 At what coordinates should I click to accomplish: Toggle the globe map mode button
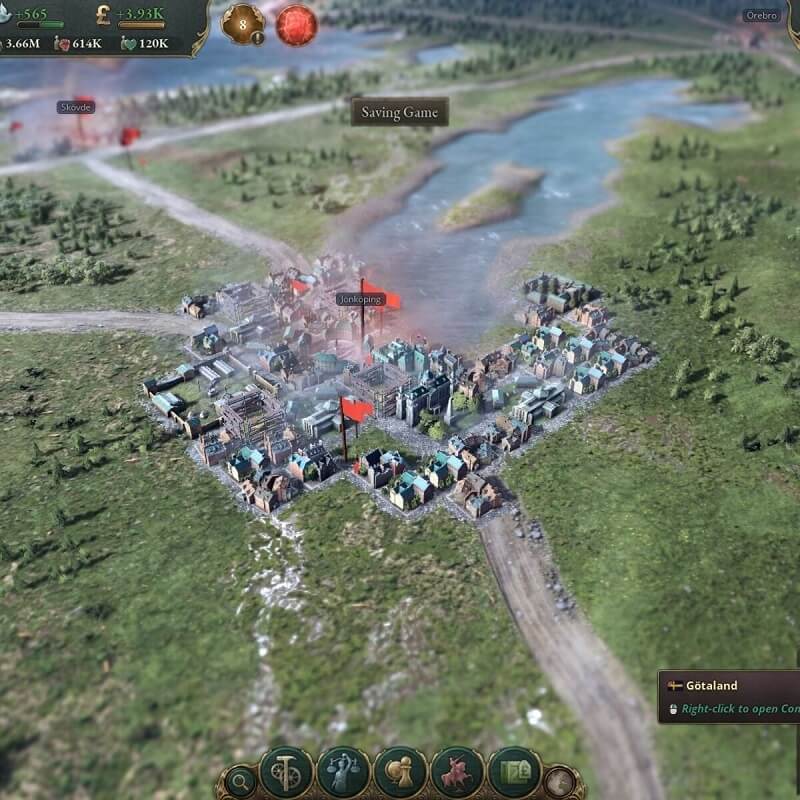[559, 780]
